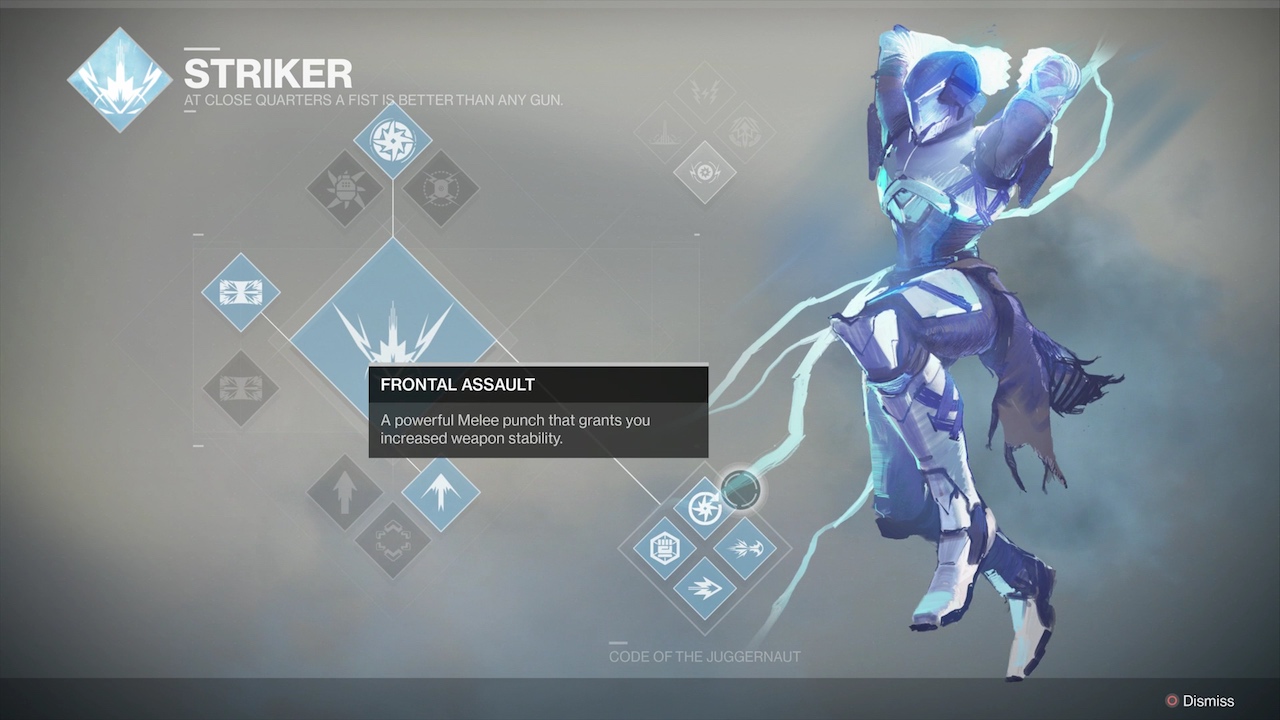
Task: Select the highlighted barricade class ability
Action: (240, 292)
